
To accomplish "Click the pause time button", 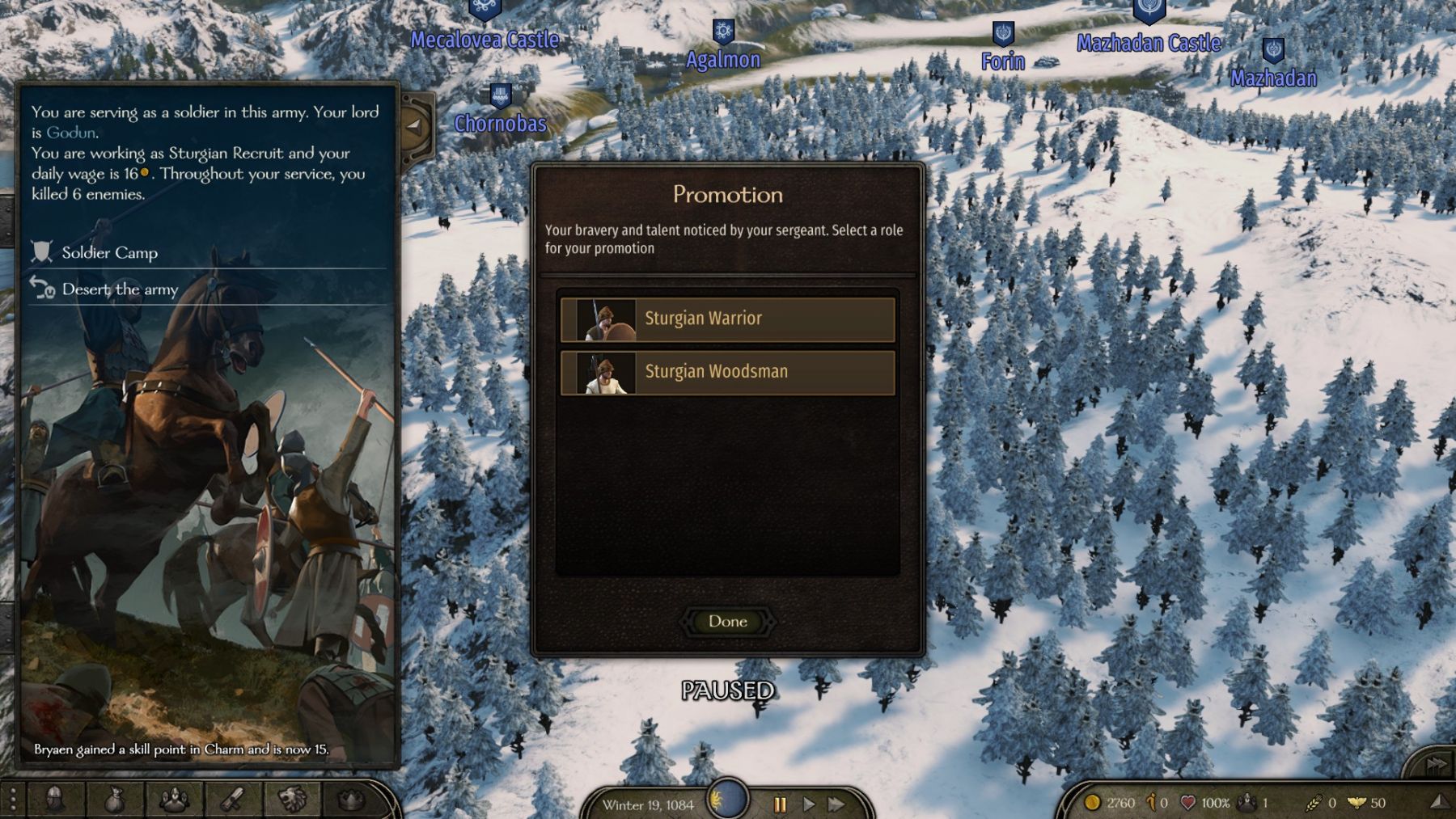I will 780,804.
